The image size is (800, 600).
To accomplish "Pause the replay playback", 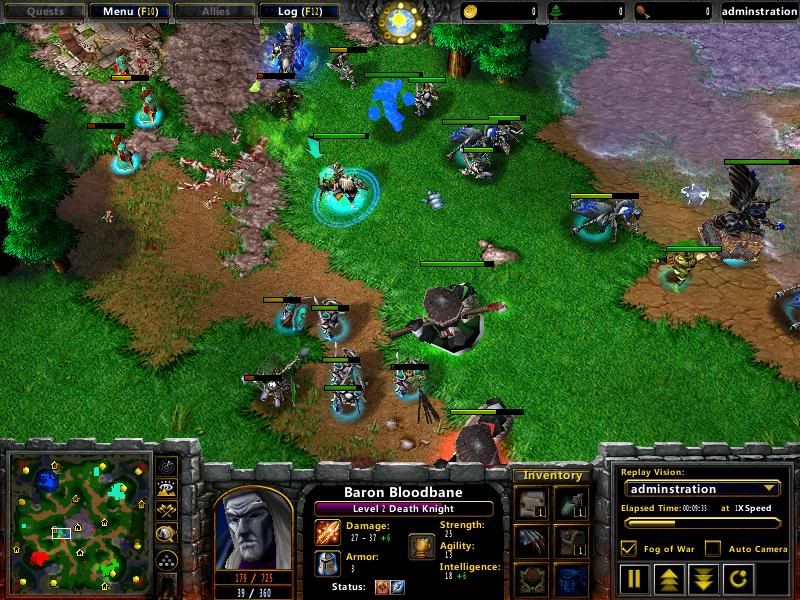I will [634, 578].
